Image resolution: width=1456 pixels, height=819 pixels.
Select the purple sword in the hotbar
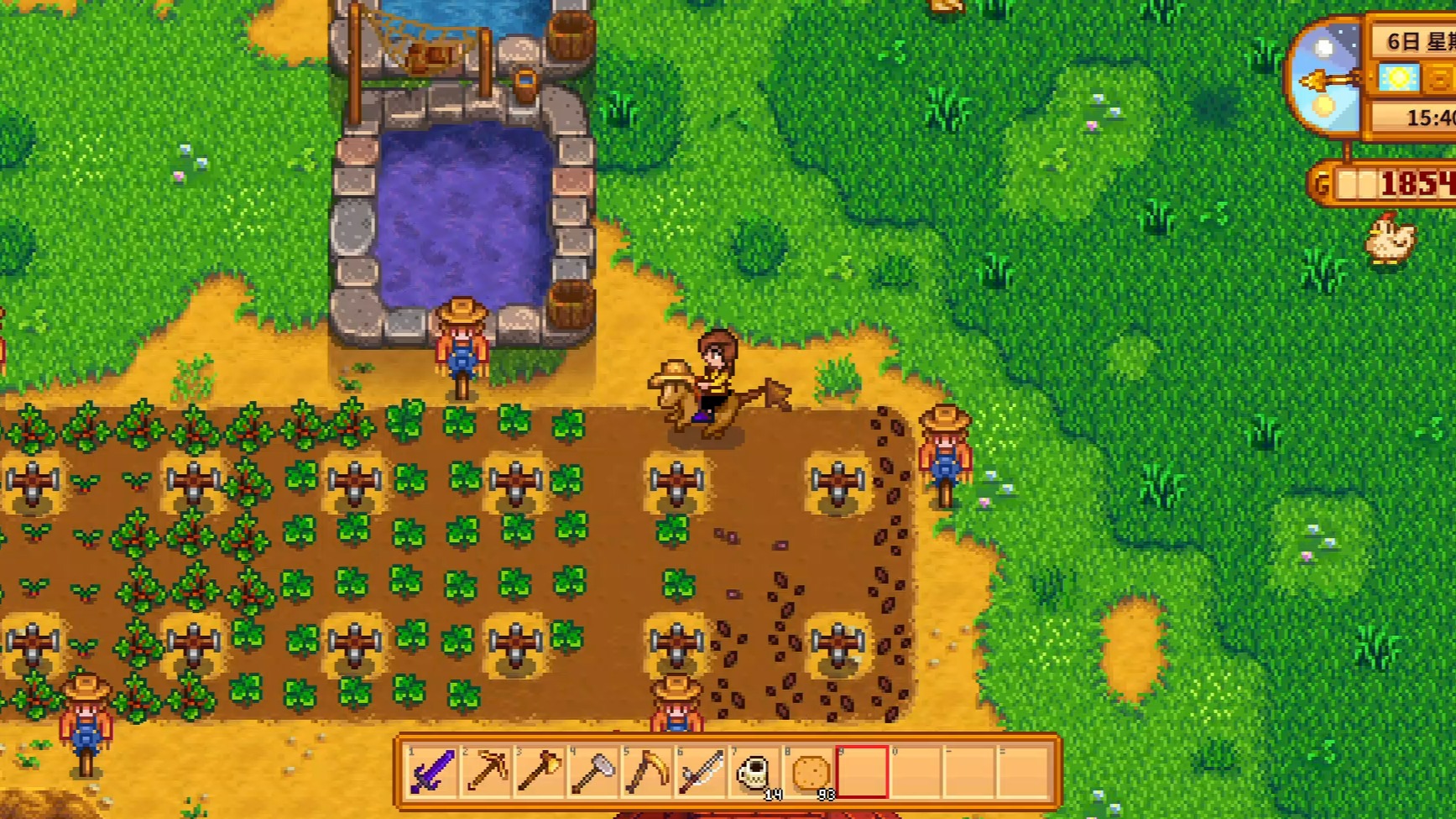[x=432, y=771]
